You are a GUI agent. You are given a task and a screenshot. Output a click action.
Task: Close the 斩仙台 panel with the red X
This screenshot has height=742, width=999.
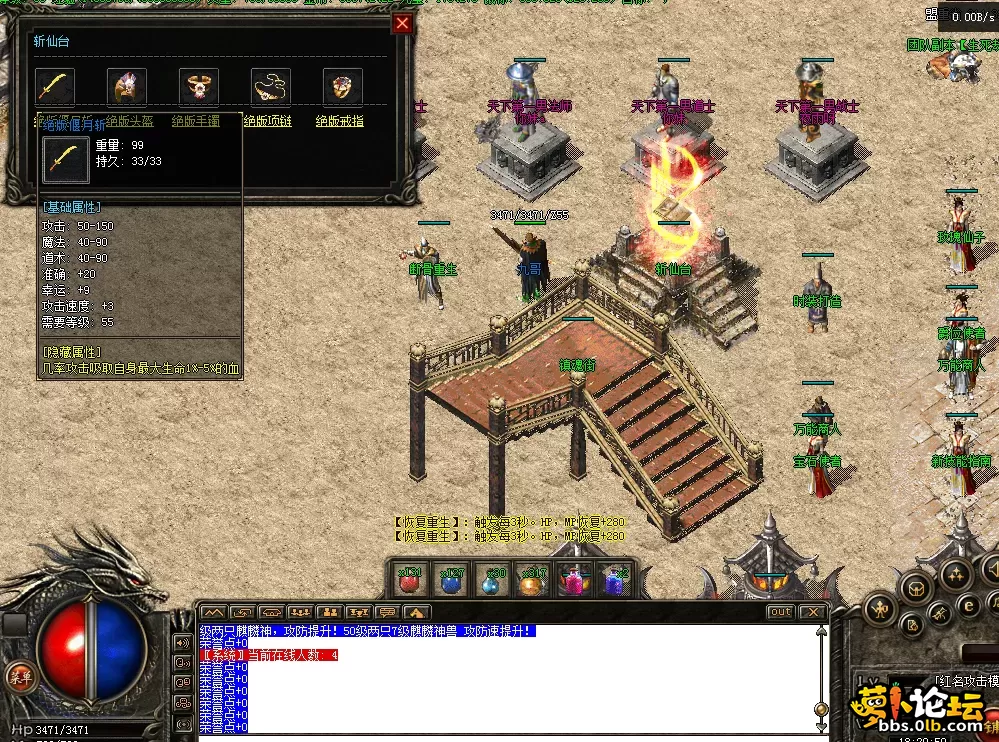click(x=402, y=24)
